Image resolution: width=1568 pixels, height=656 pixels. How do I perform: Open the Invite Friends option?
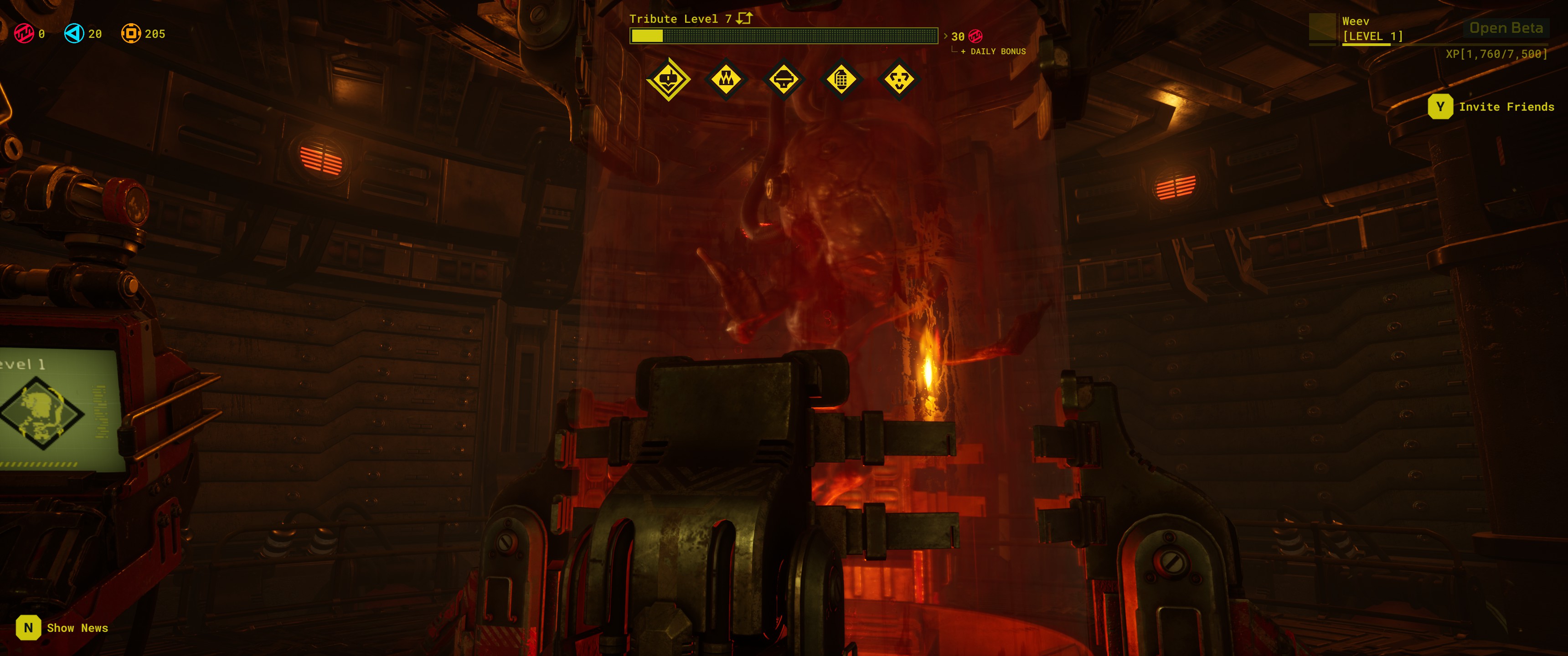click(1491, 107)
